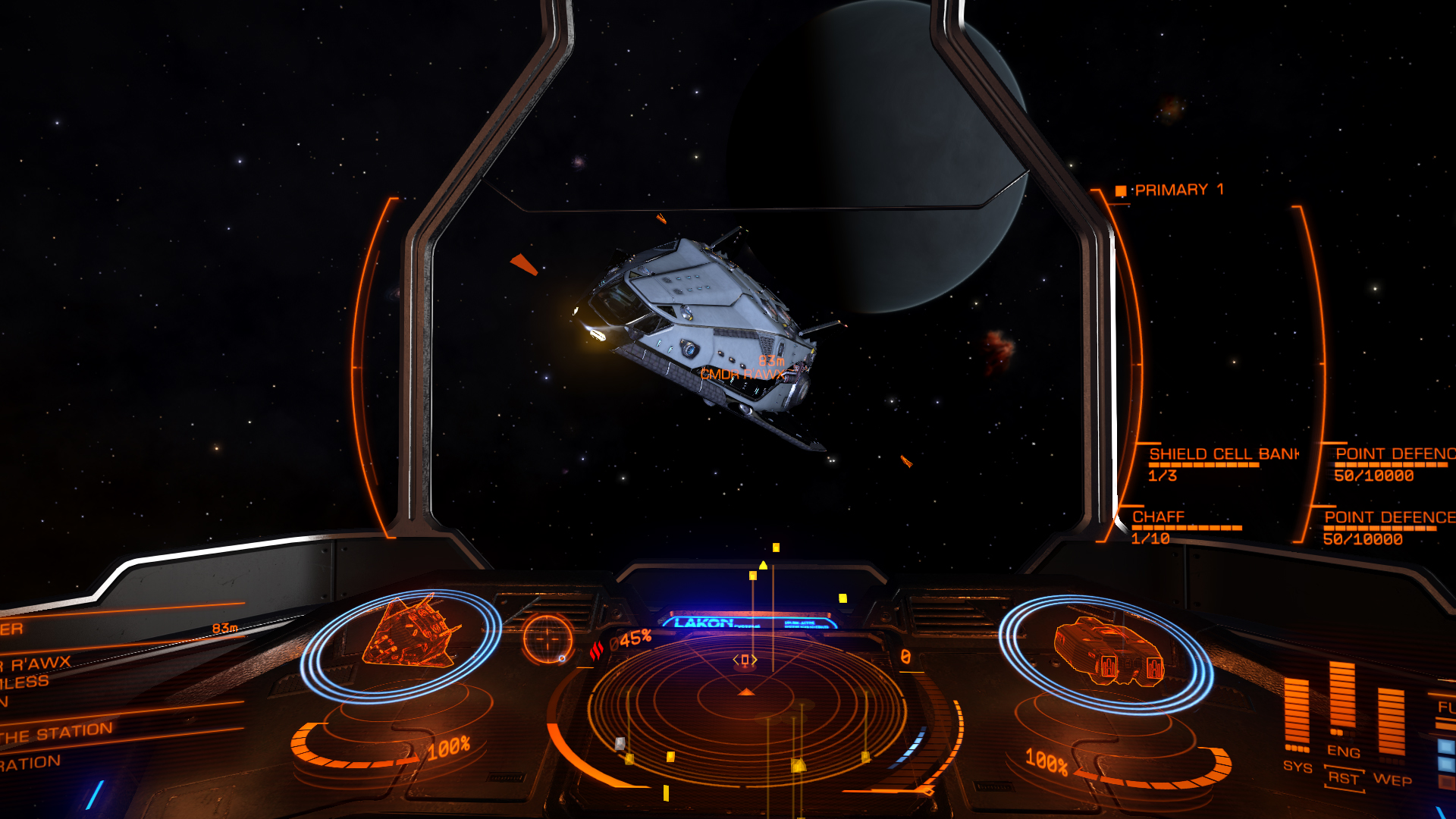Image resolution: width=1456 pixels, height=819 pixels.
Task: Select the Shield Cell Bank module entry
Action: pos(1222,455)
